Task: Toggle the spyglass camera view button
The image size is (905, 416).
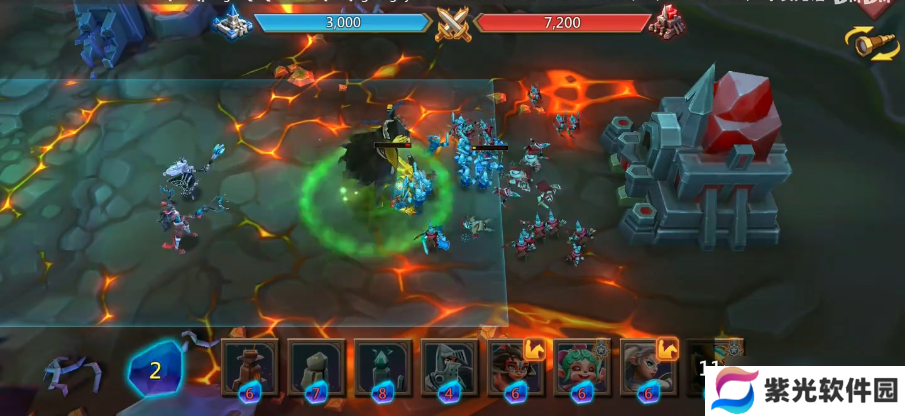Action: [x=871, y=41]
